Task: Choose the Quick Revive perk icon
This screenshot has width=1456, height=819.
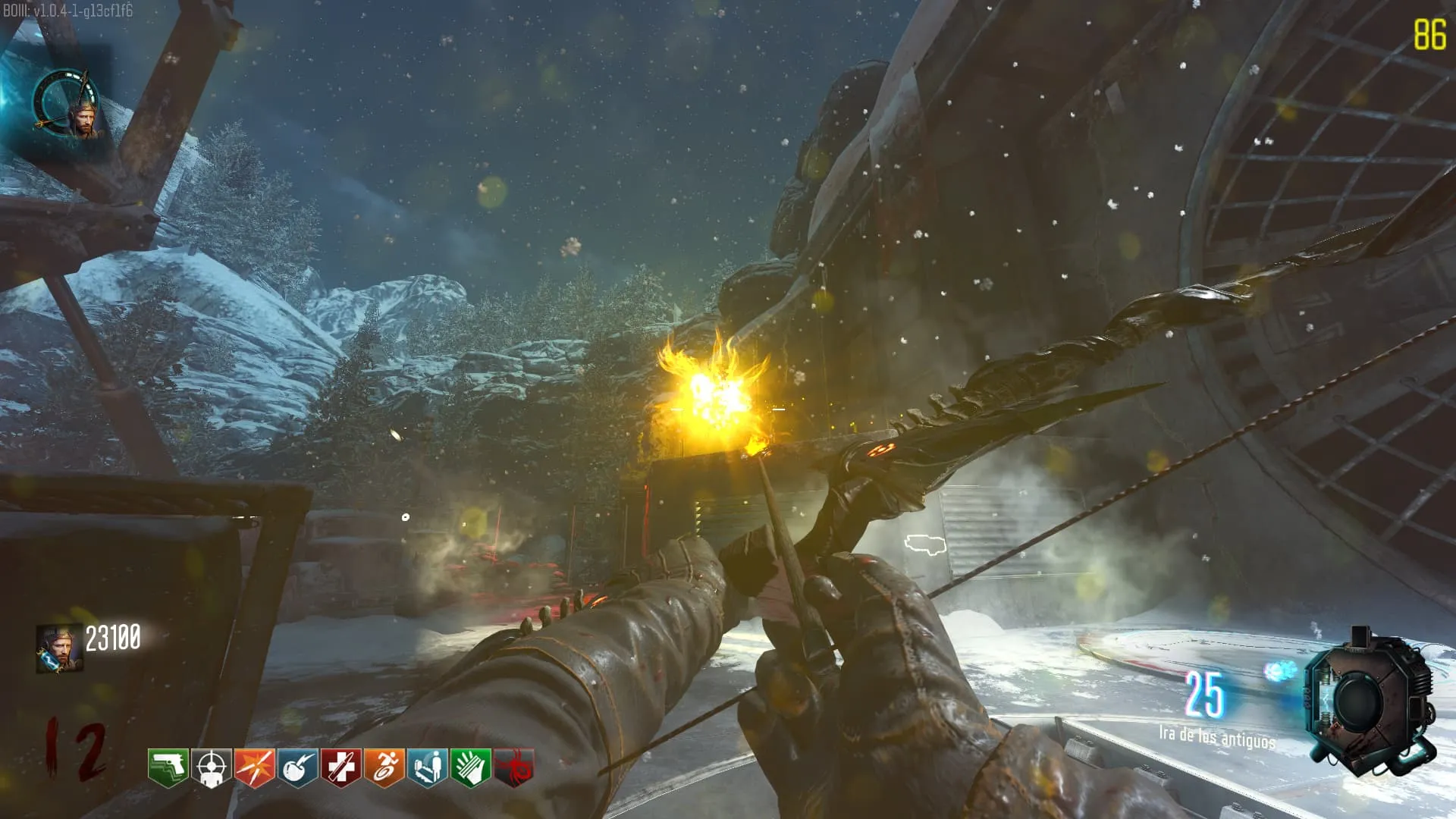Action: (427, 767)
